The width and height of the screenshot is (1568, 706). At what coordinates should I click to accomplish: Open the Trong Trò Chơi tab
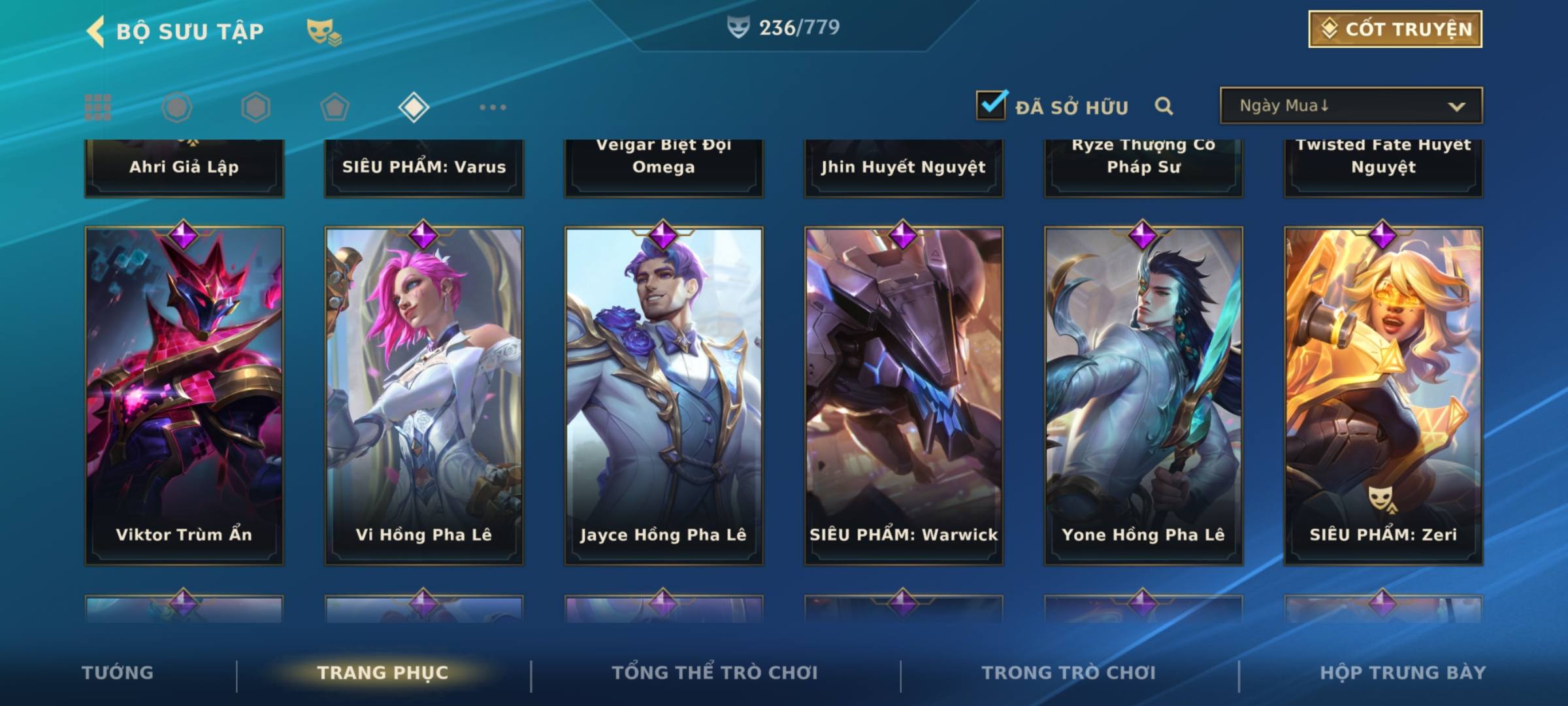1069,673
